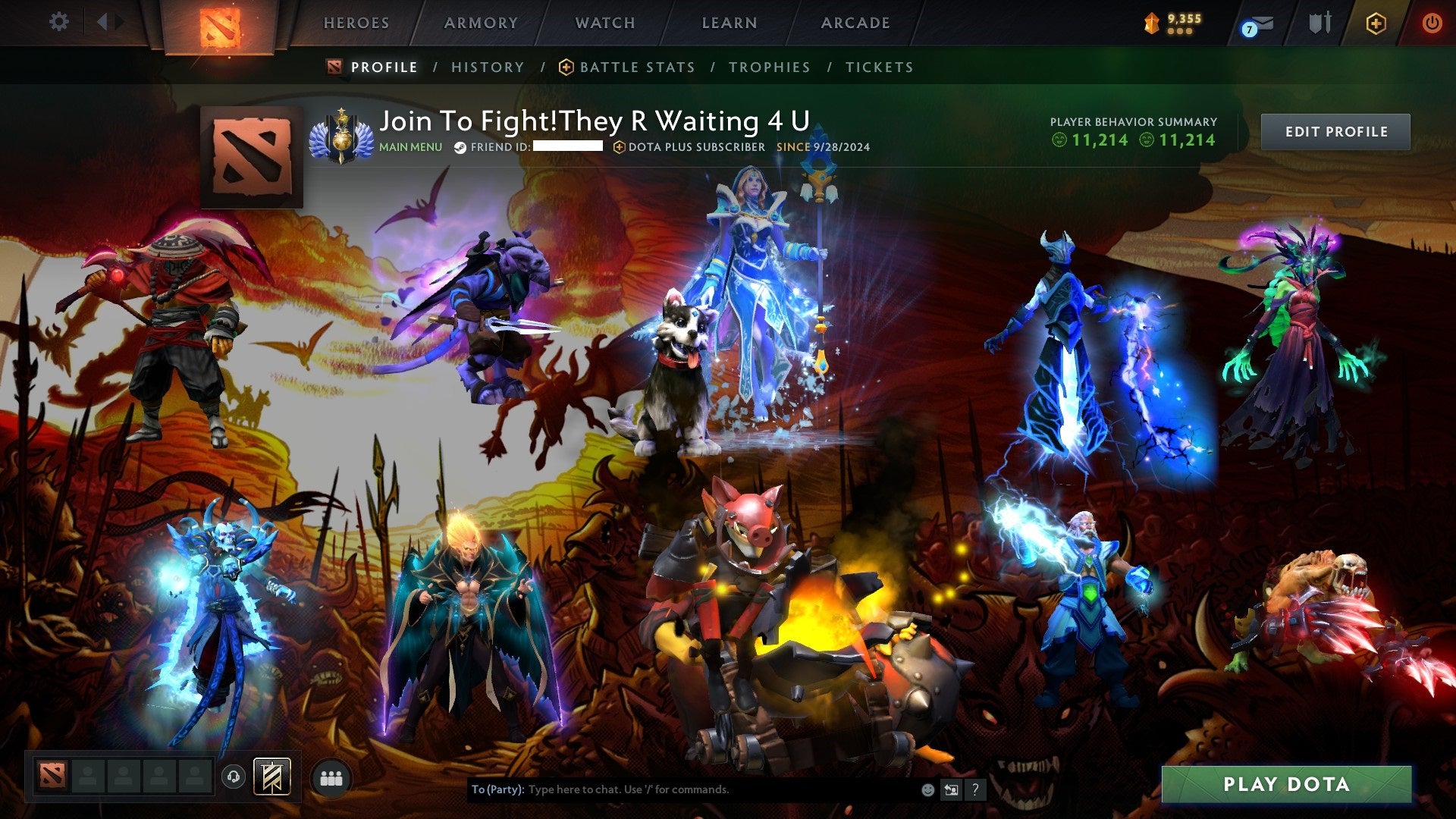1456x819 pixels.
Task: Open the friends group icon in bottom bar
Action: [x=331, y=777]
